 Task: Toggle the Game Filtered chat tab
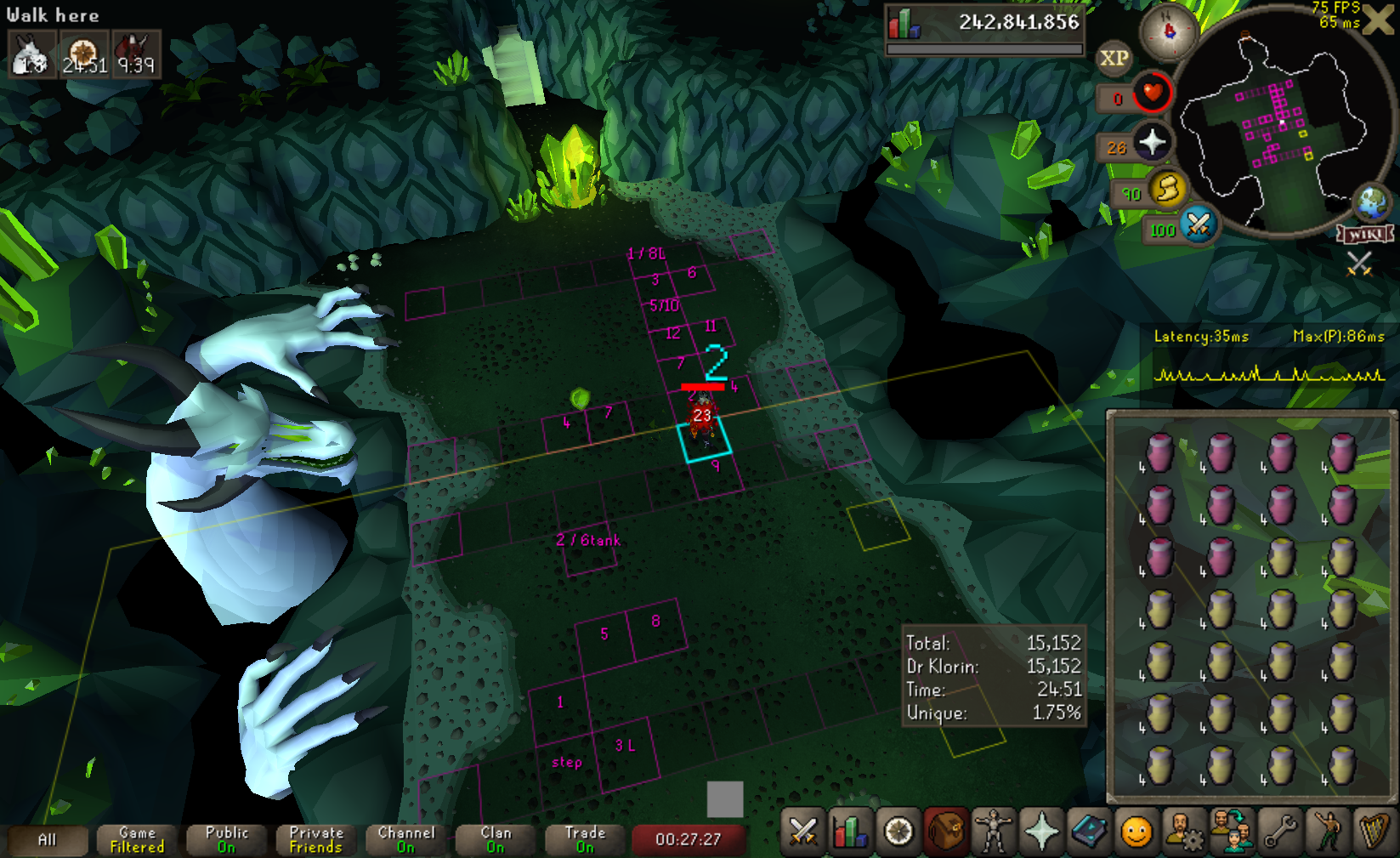tap(138, 840)
